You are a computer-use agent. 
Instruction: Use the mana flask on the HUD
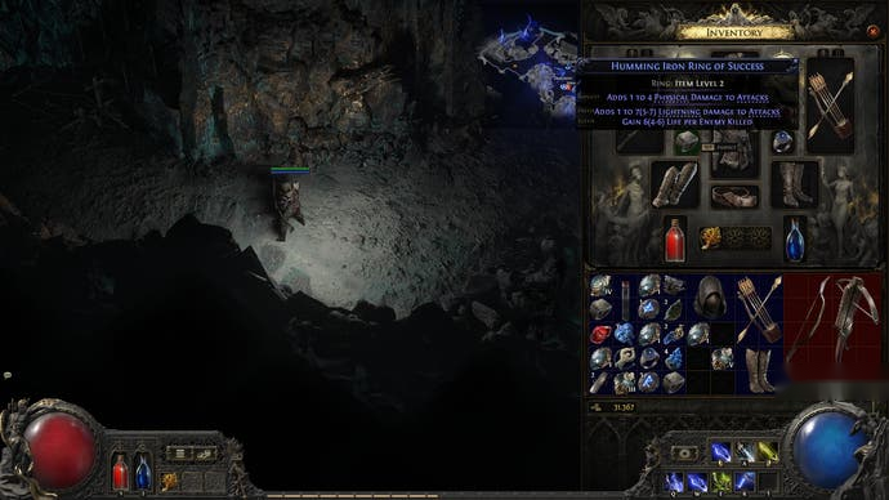point(143,470)
